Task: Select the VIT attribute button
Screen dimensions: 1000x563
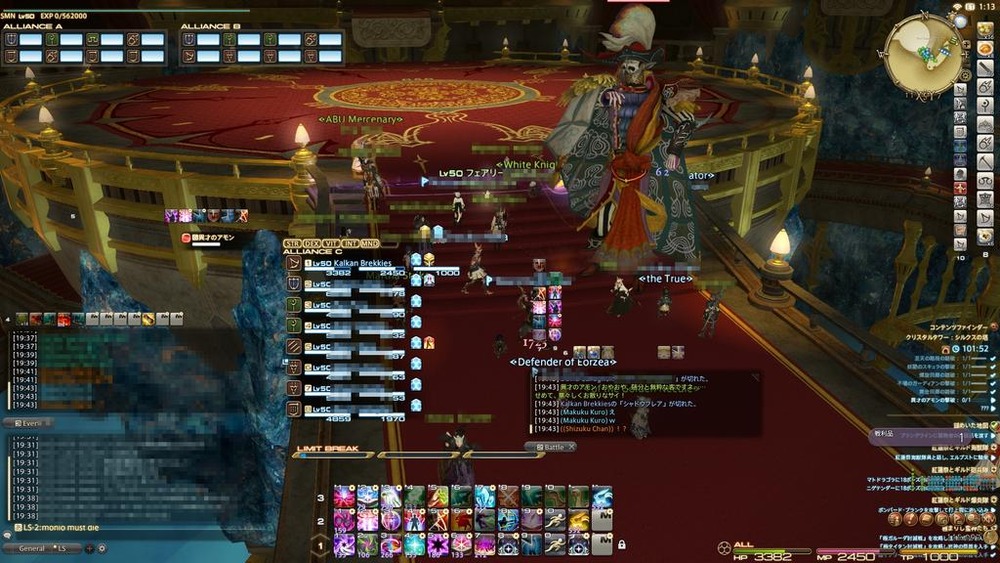Action: pyautogui.click(x=329, y=242)
